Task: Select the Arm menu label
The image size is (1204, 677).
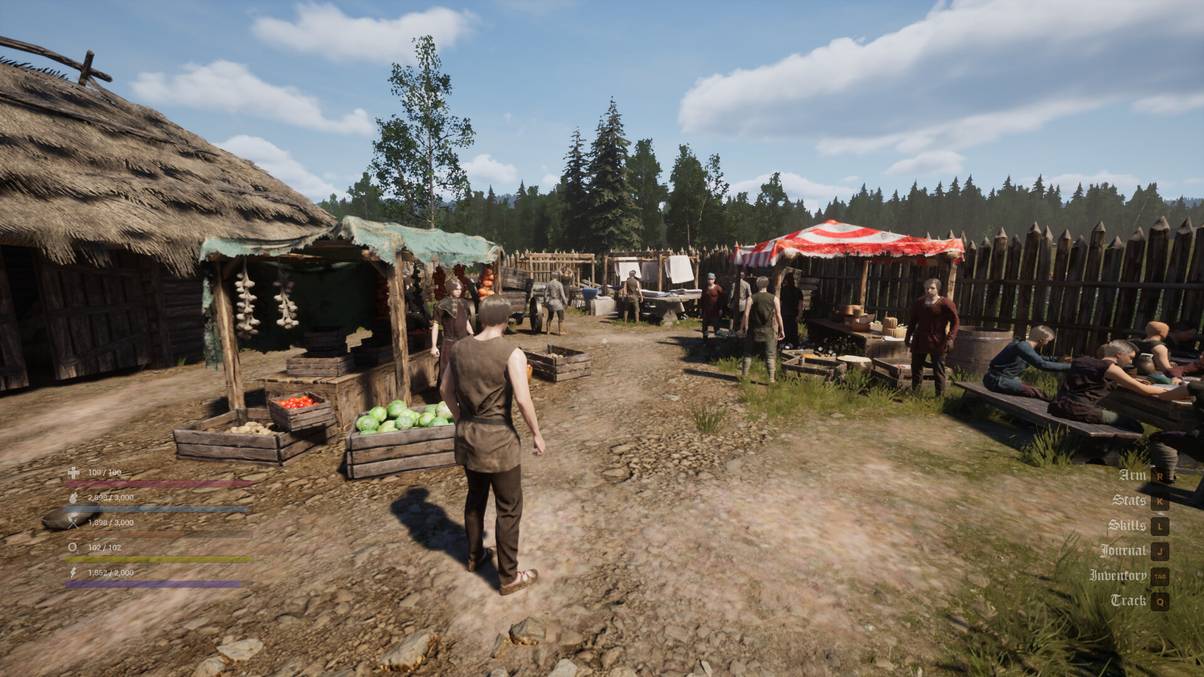Action: [x=1132, y=475]
